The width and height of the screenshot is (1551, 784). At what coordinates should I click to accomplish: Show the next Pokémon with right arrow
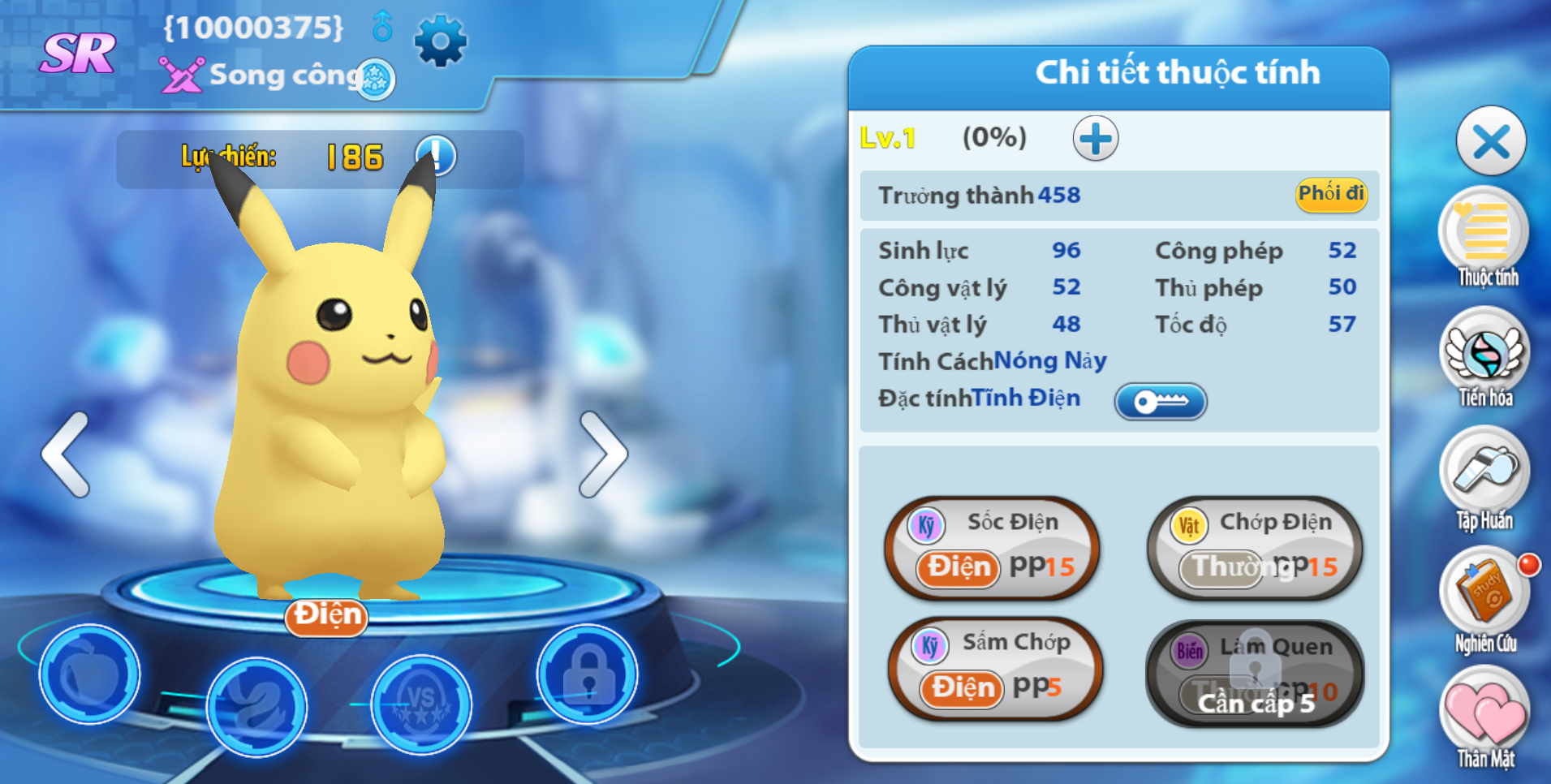pyautogui.click(x=603, y=454)
